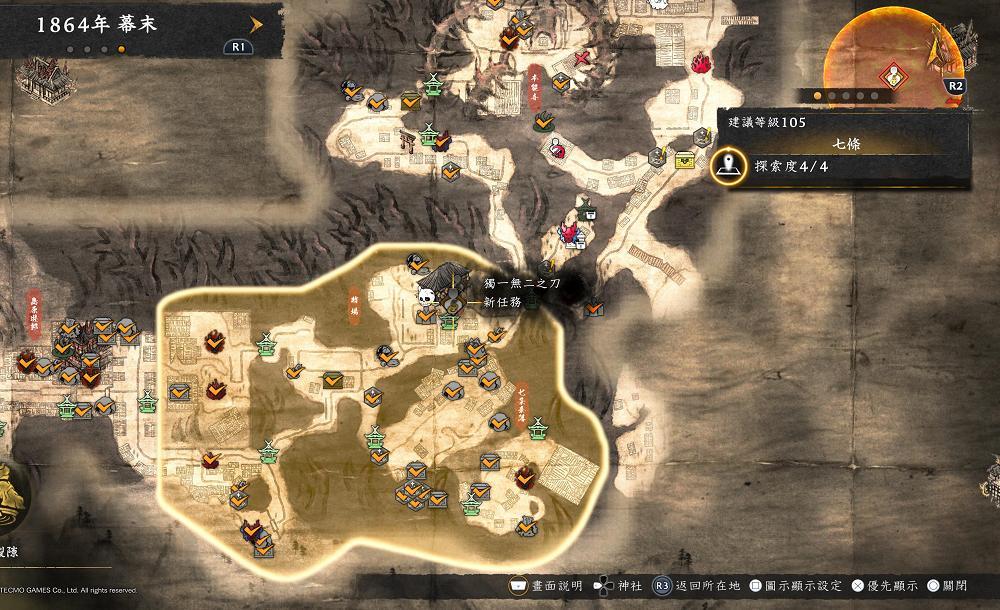Open the 七條 area info panel

pyautogui.click(x=846, y=144)
